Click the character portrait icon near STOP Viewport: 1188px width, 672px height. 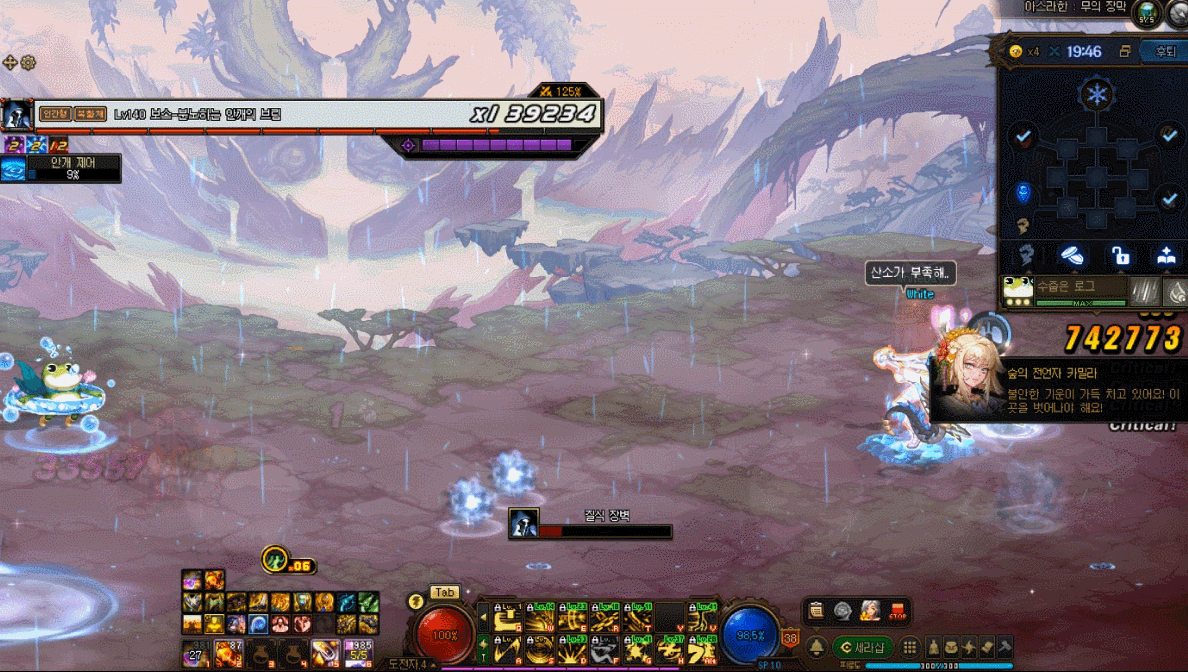870,610
